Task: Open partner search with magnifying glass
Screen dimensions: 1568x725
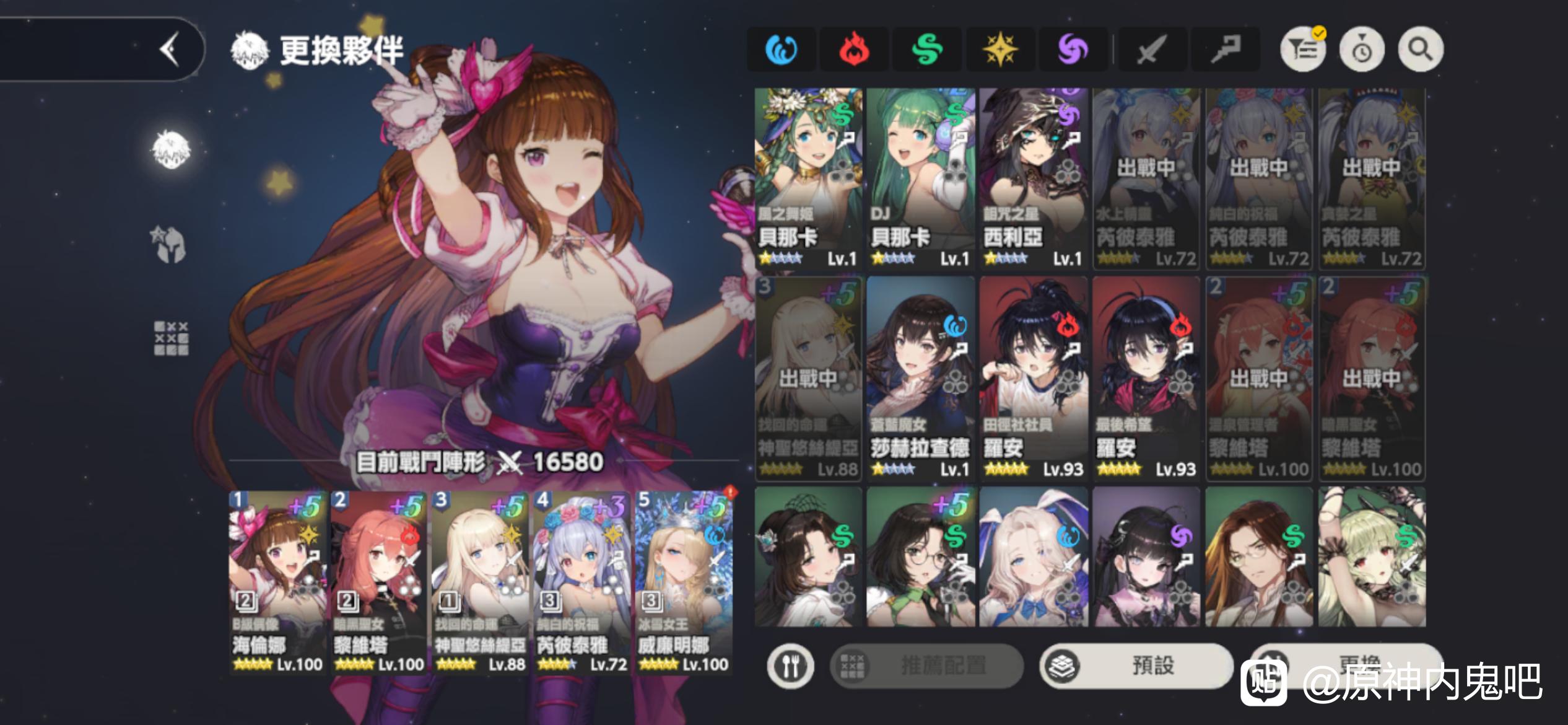Action: [x=1420, y=49]
